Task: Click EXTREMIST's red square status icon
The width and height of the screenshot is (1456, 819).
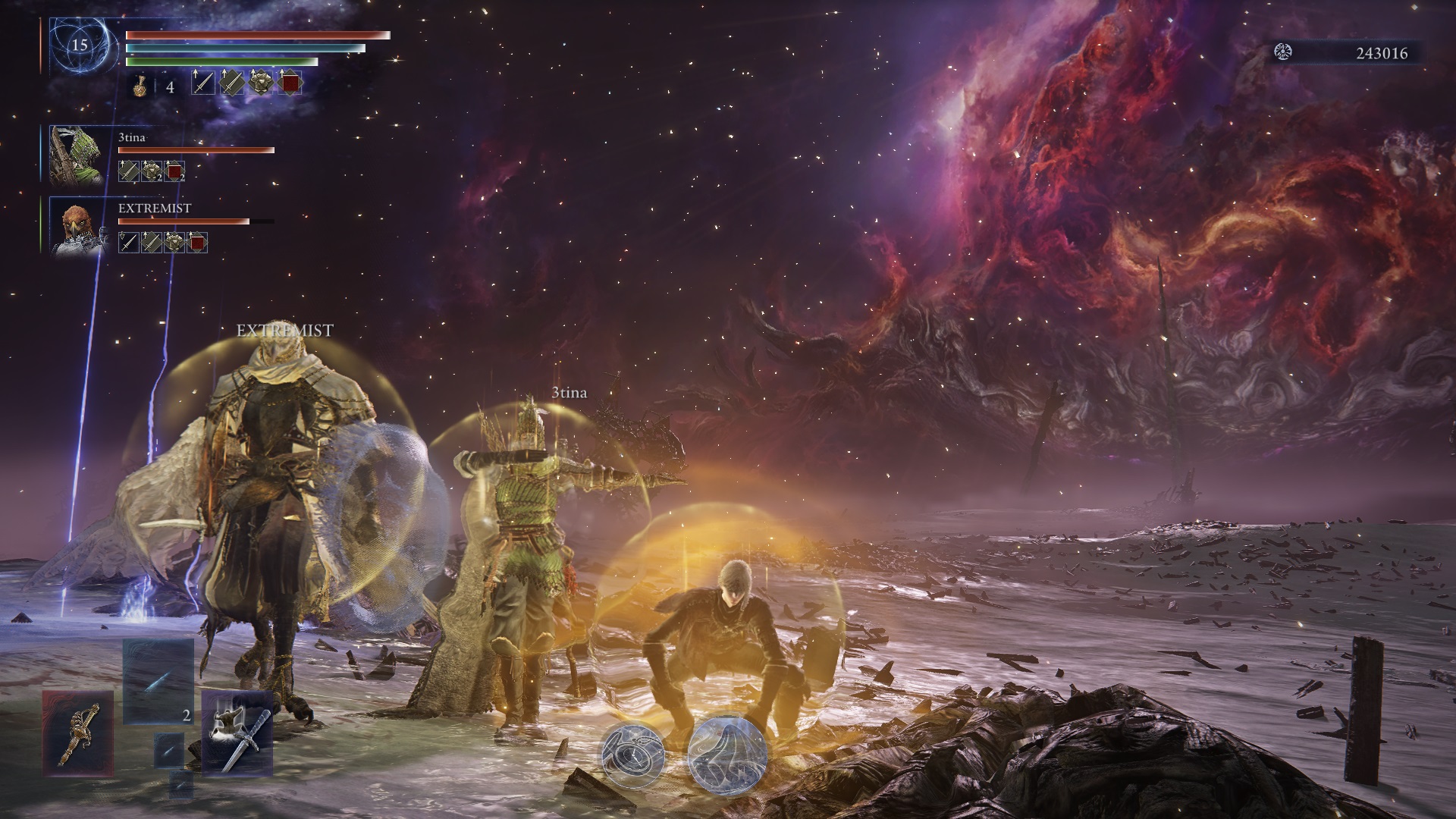Action: 197,243
